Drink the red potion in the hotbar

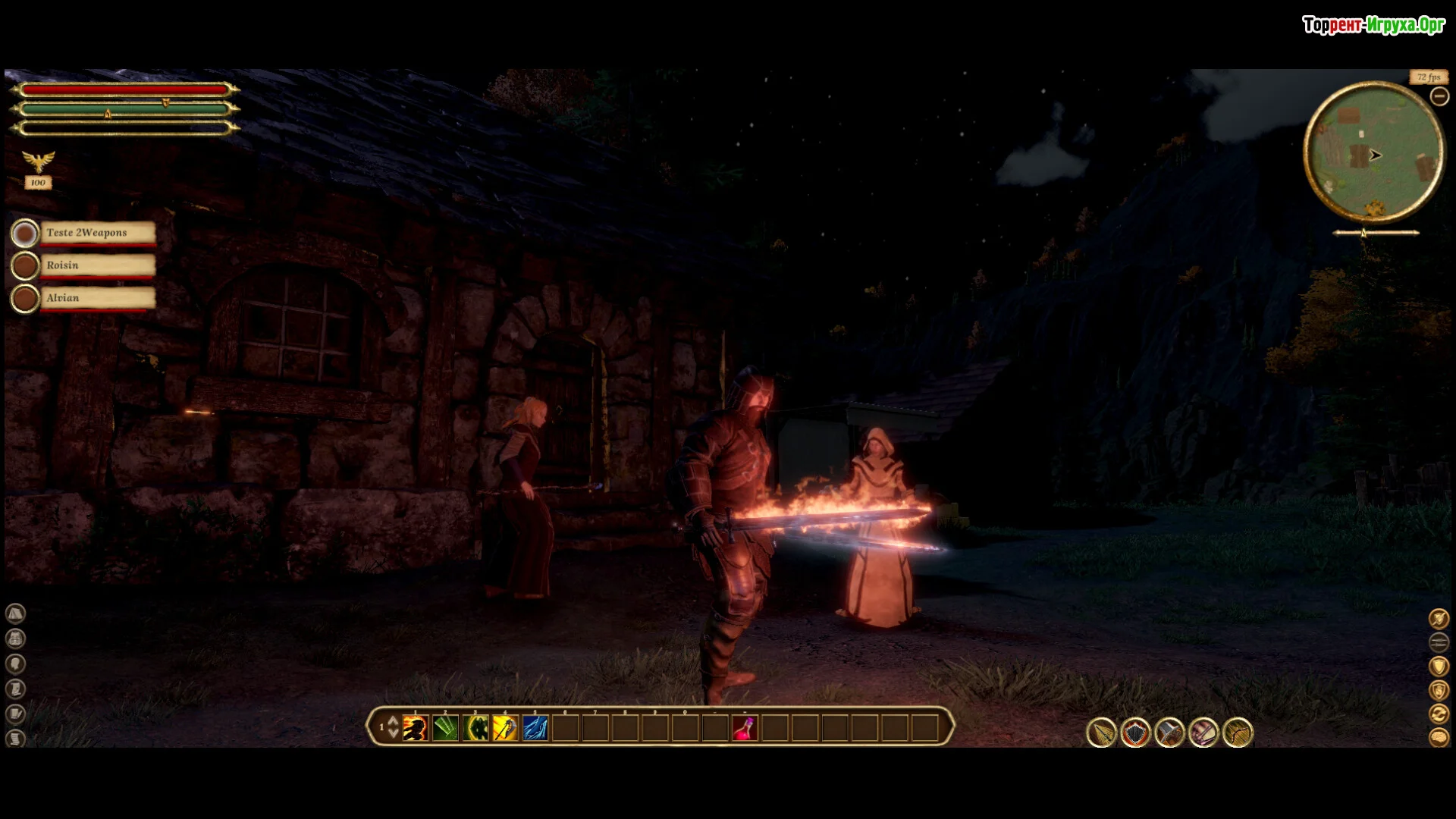(x=745, y=729)
